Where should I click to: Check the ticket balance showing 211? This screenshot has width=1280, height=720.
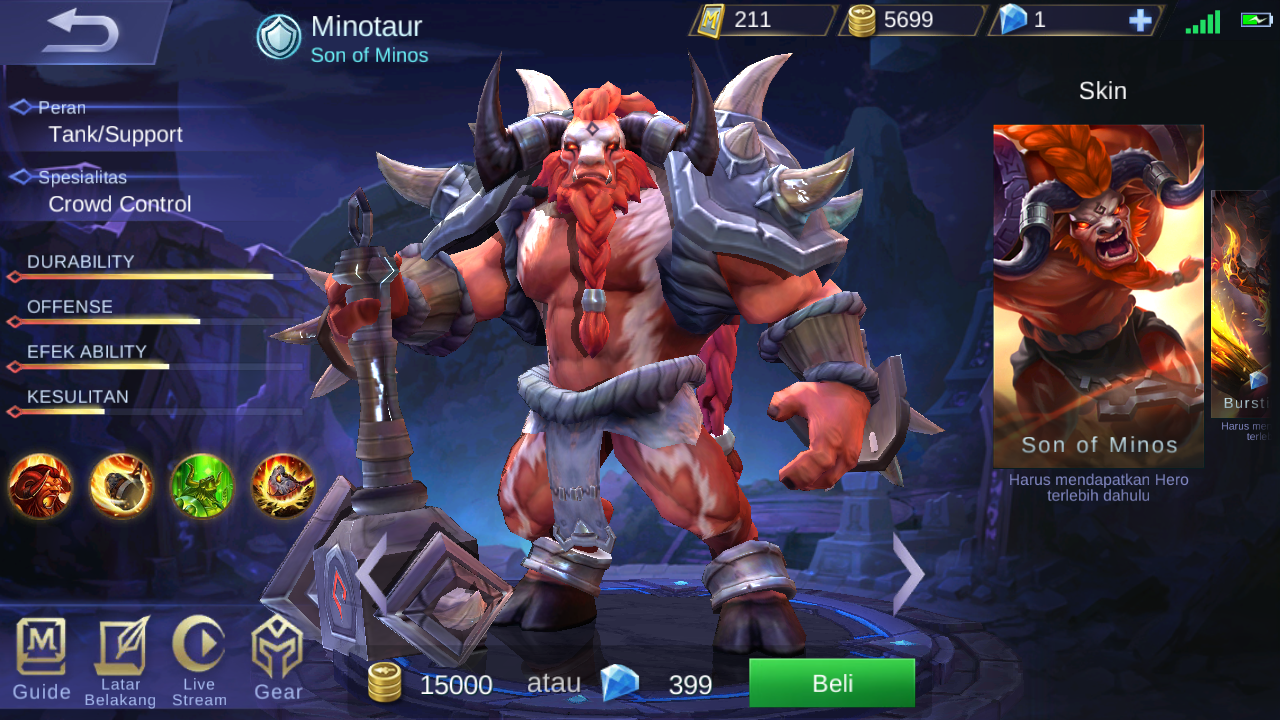click(x=755, y=18)
